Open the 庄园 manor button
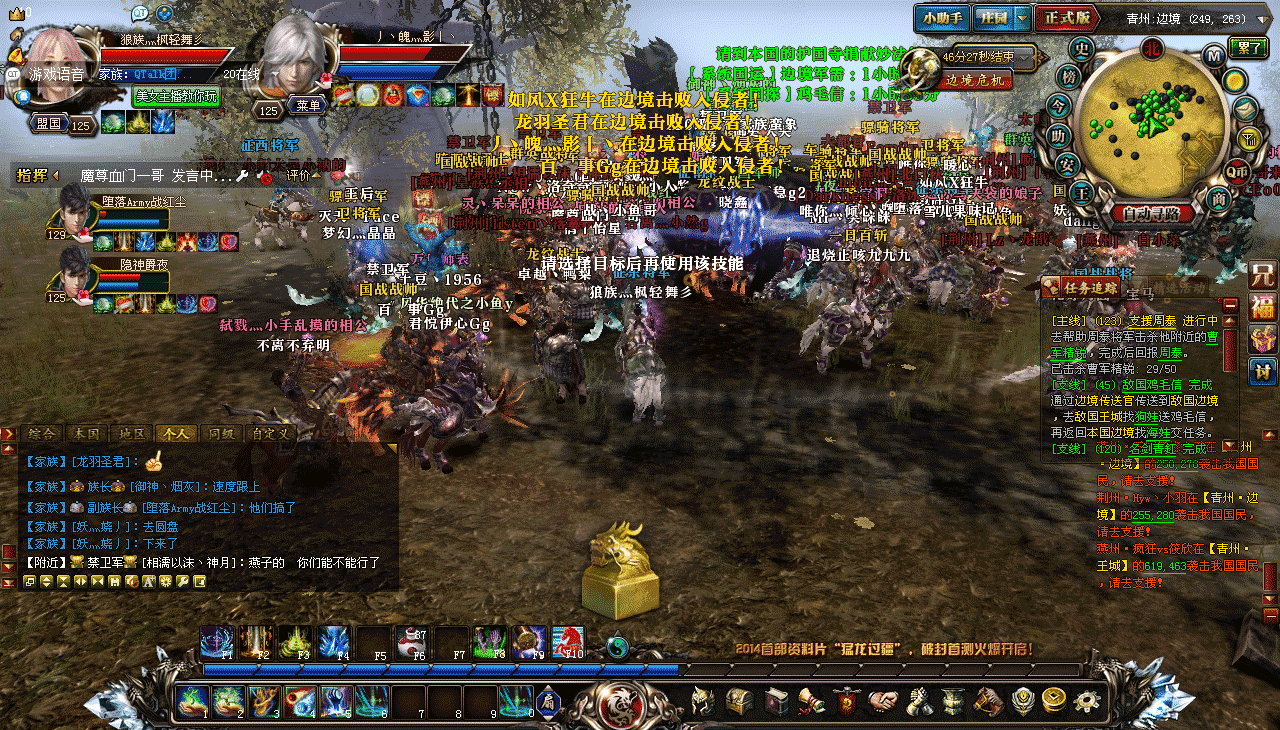The width and height of the screenshot is (1280, 730). point(995,18)
